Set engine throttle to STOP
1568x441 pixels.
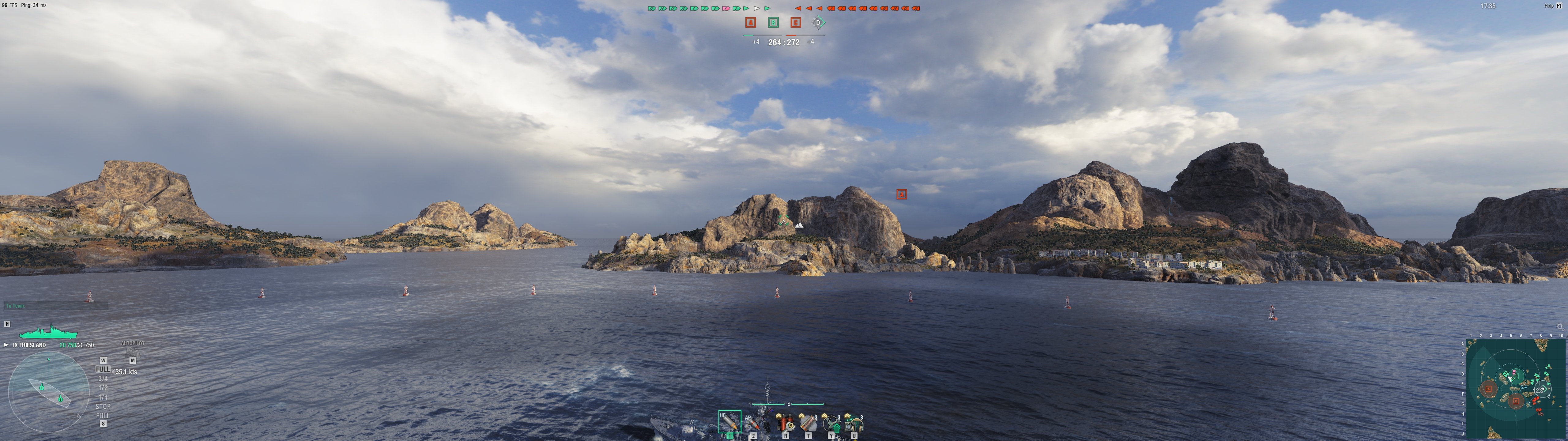103,406
